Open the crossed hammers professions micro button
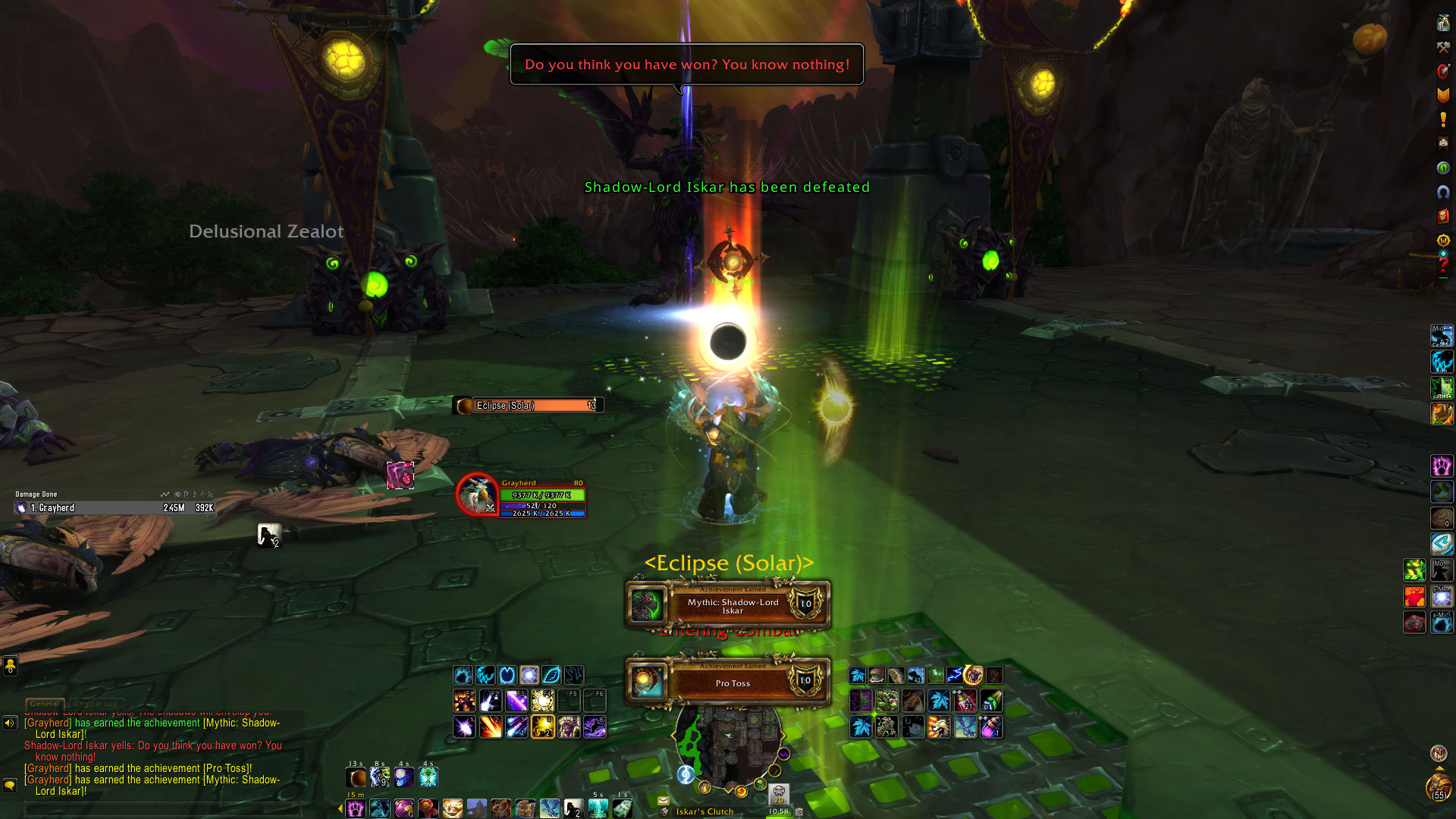The image size is (1456, 819). (1443, 47)
